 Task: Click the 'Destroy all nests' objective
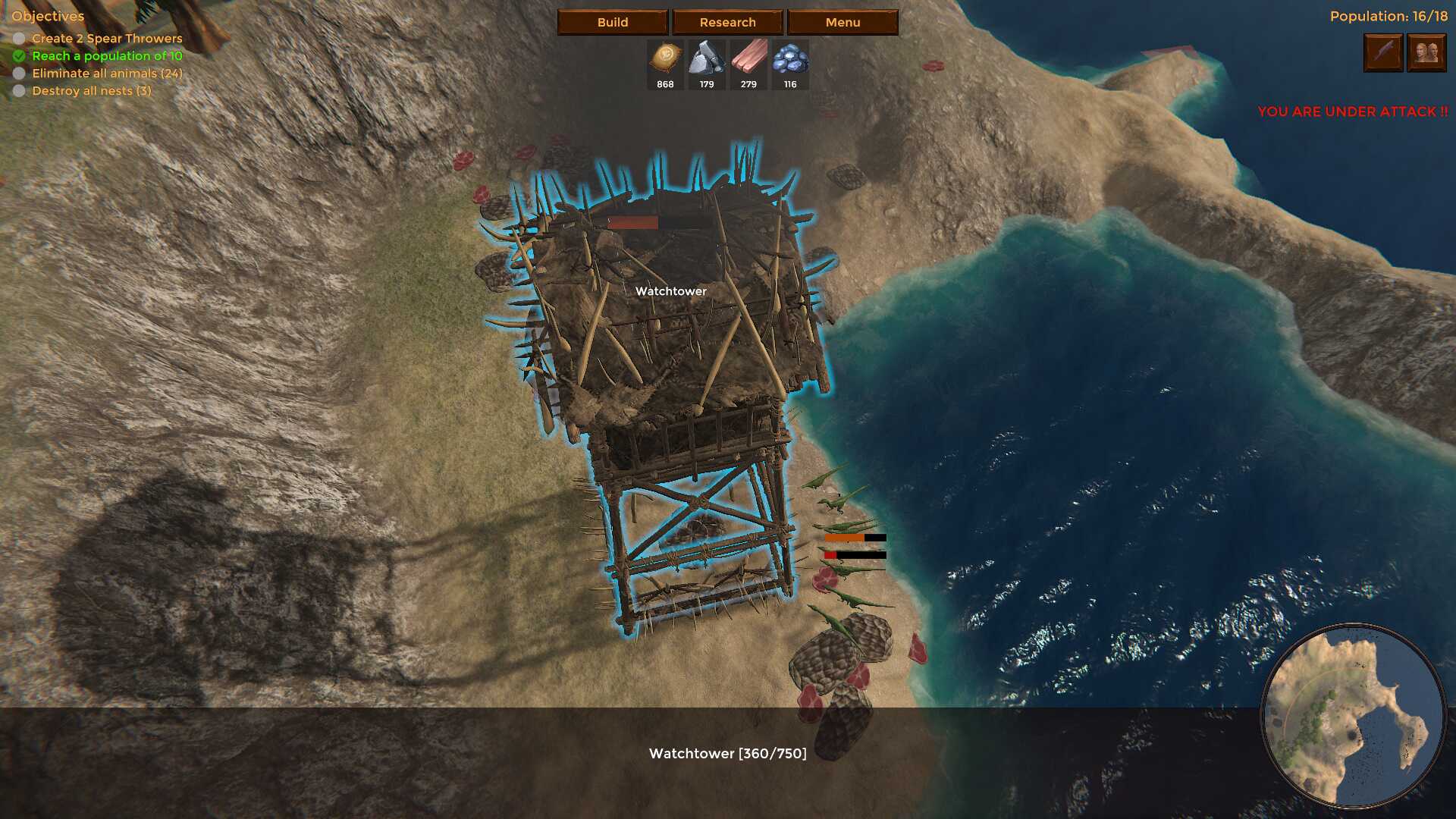coord(92,91)
